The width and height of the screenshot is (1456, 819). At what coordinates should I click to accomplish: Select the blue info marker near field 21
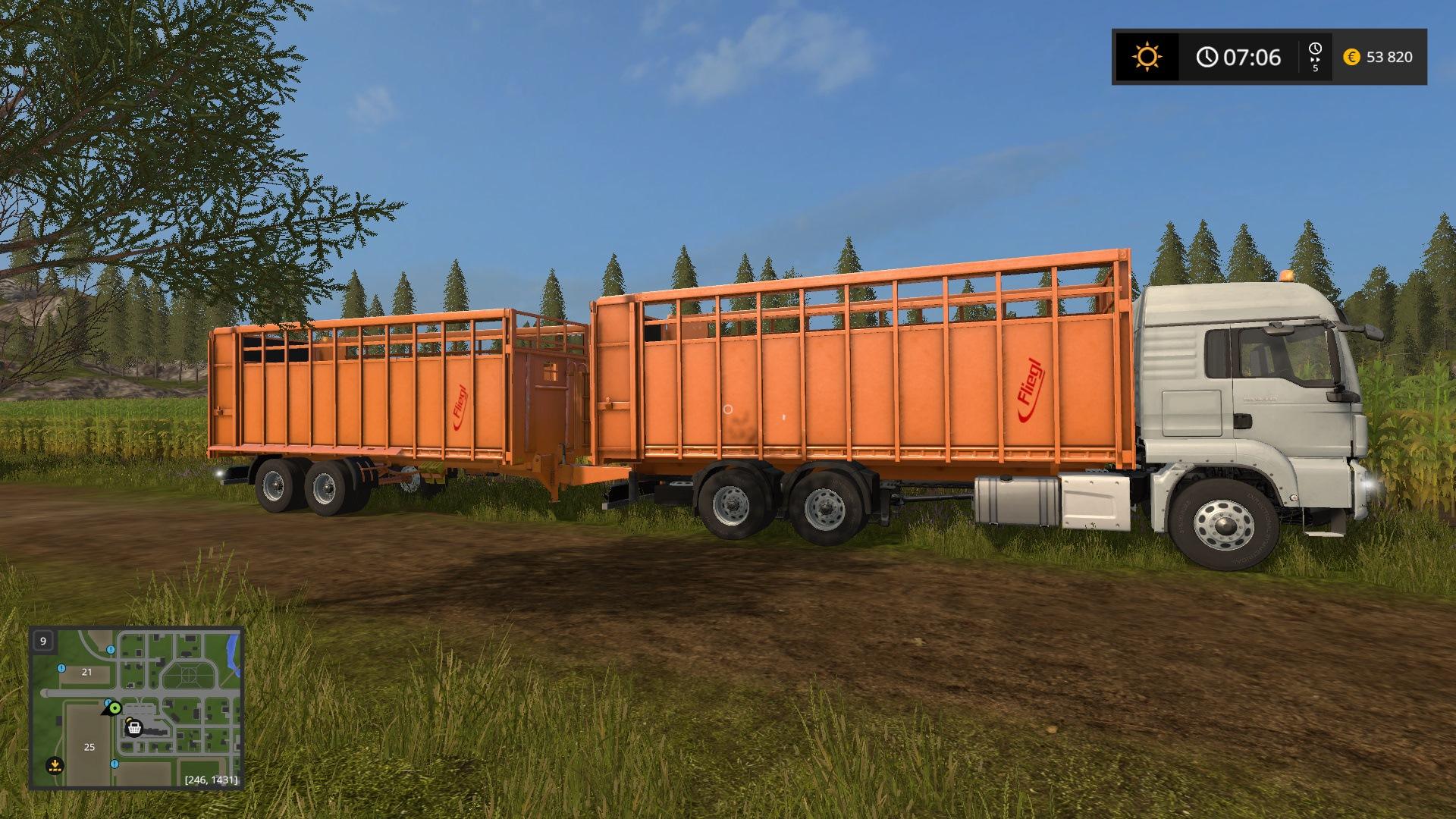[x=61, y=669]
